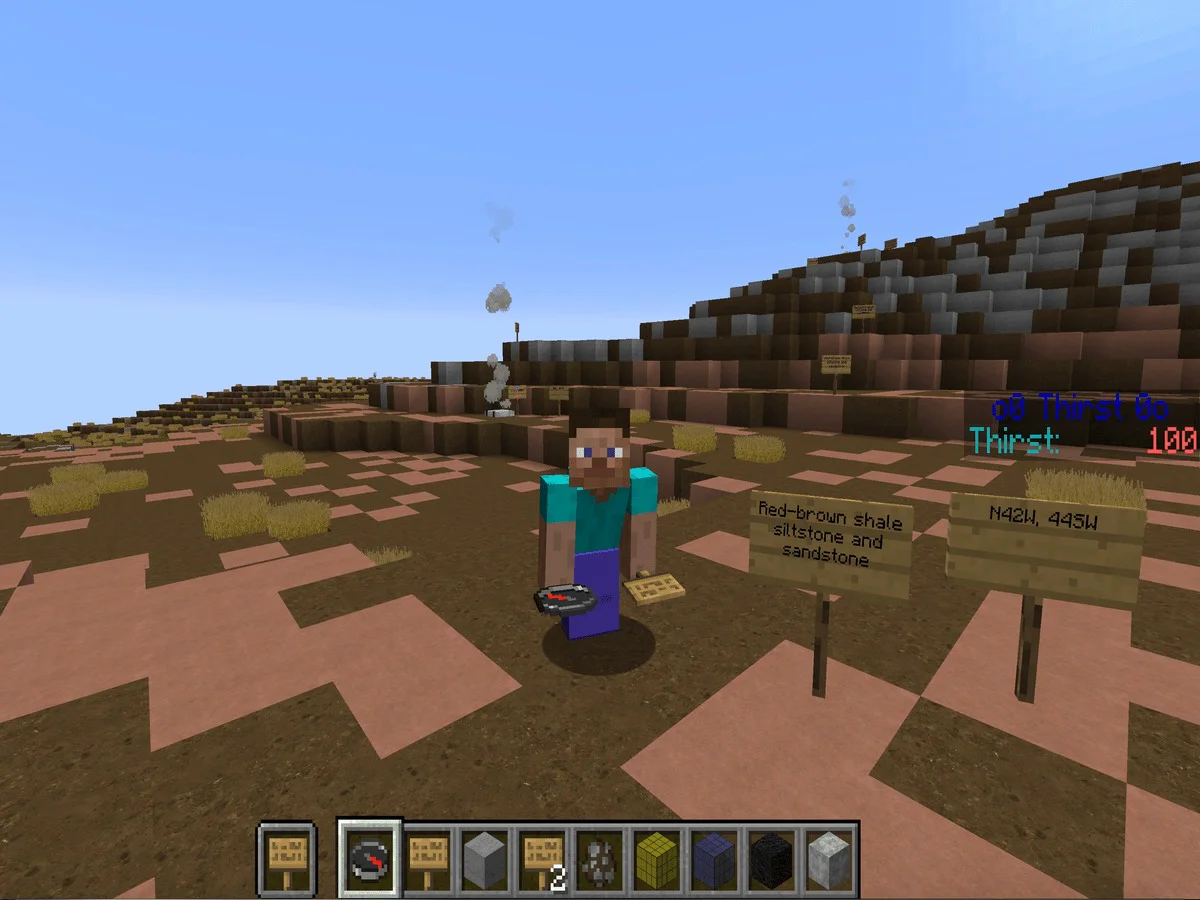Select the gray stone block left of sign stack
Viewport: 1200px width, 900px height.
486,859
